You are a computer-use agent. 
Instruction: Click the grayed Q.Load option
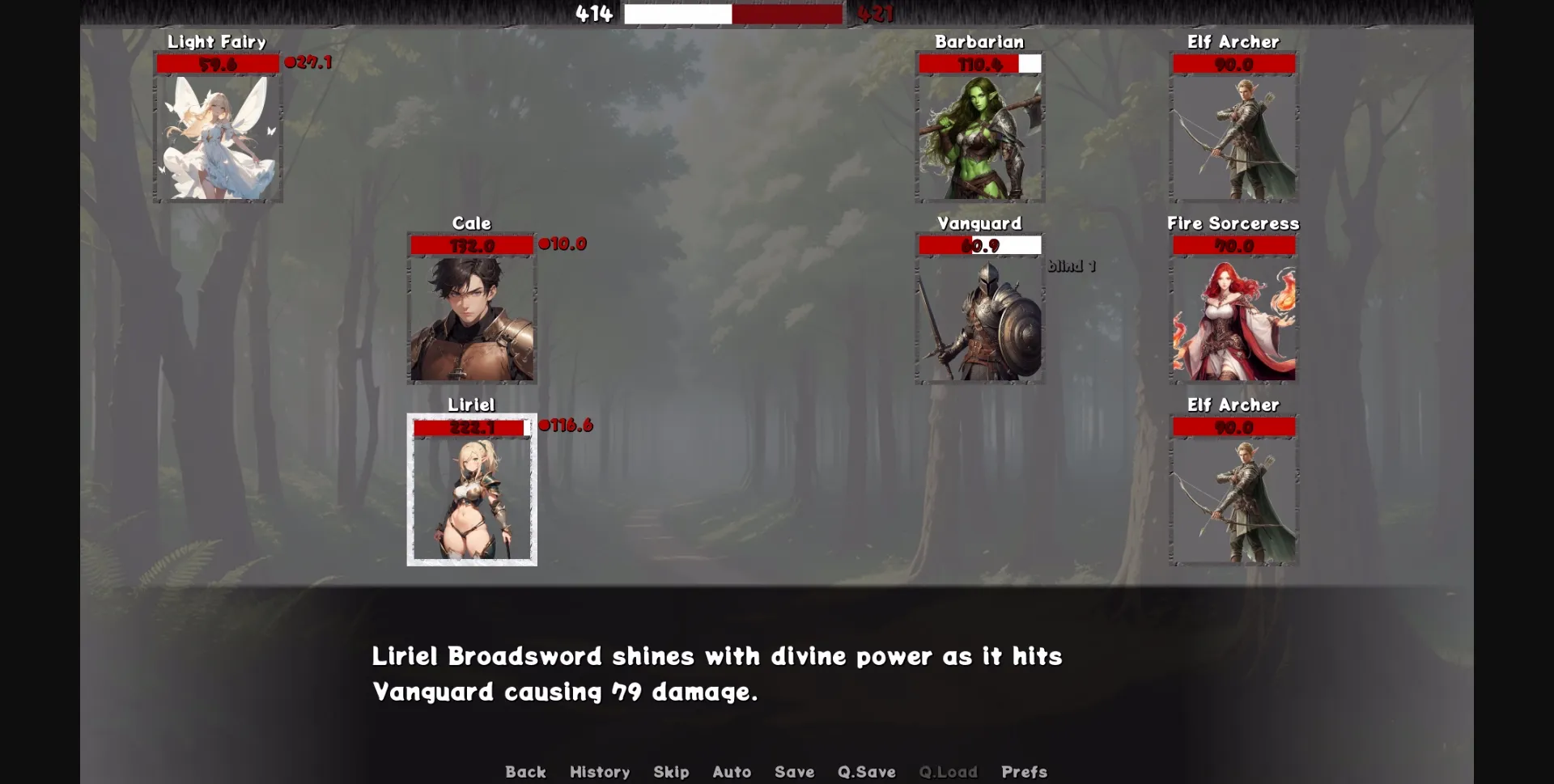coord(949,772)
